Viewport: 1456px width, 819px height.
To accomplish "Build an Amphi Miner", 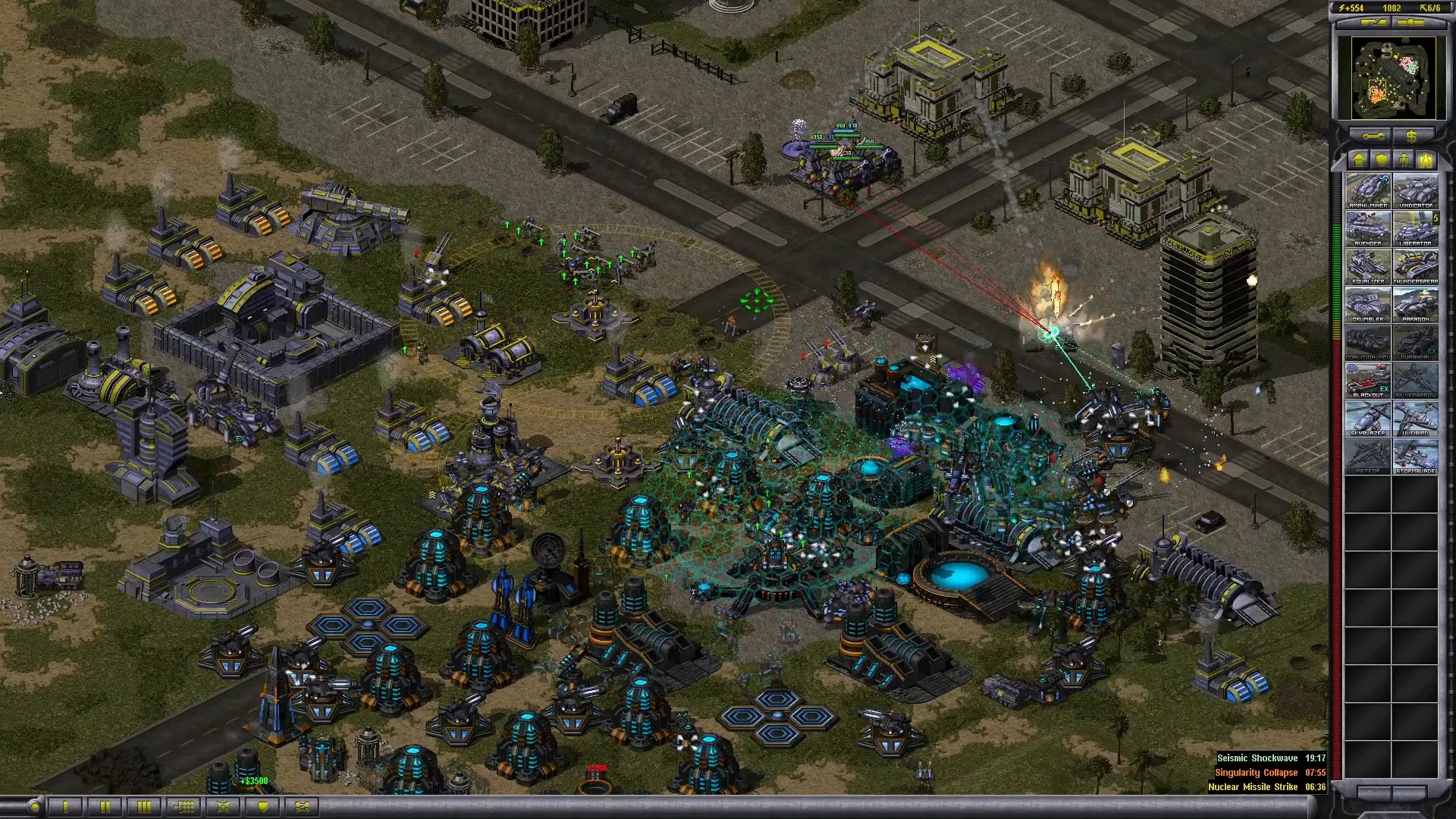I will pos(1368,190).
